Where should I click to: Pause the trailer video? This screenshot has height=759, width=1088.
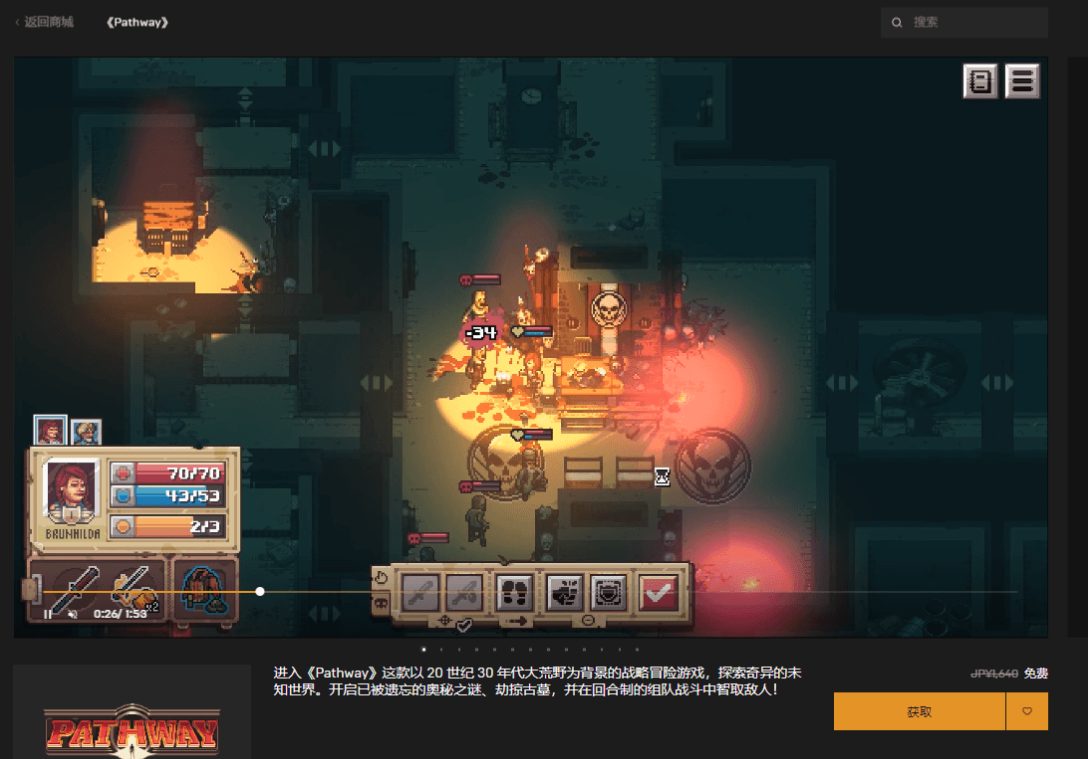coord(48,614)
